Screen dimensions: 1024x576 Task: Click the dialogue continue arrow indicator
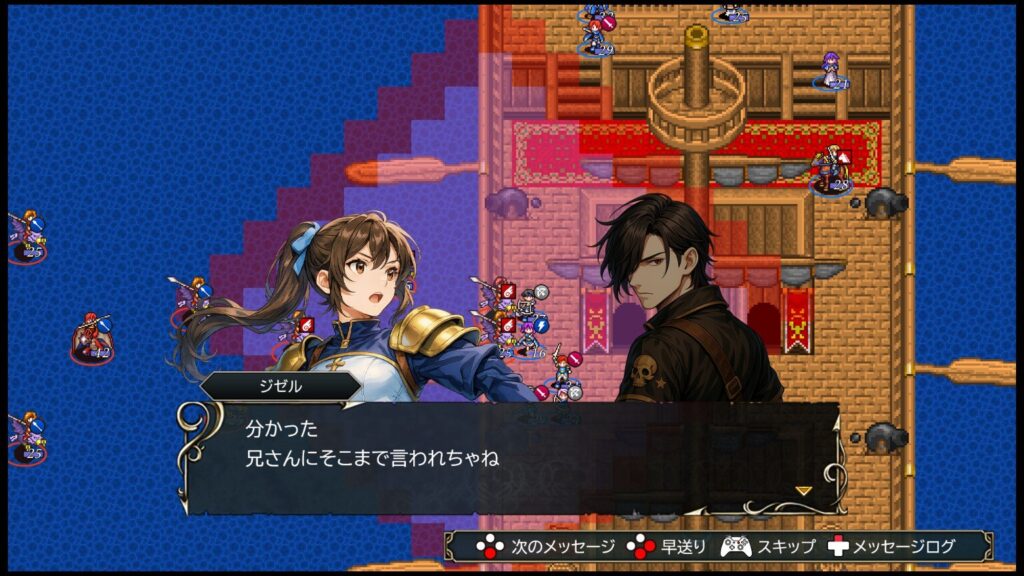(803, 490)
